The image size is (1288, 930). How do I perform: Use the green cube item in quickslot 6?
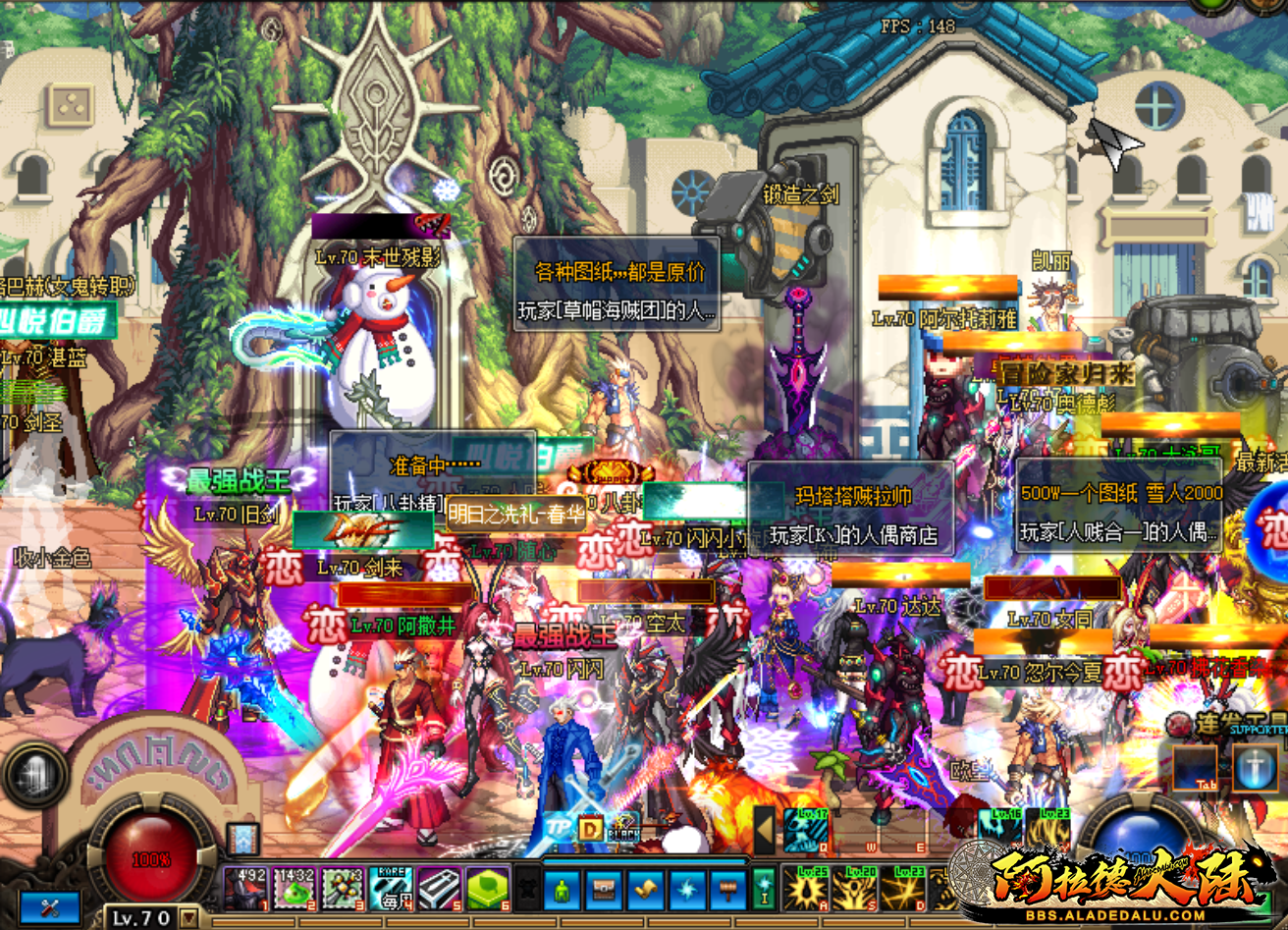[x=486, y=890]
